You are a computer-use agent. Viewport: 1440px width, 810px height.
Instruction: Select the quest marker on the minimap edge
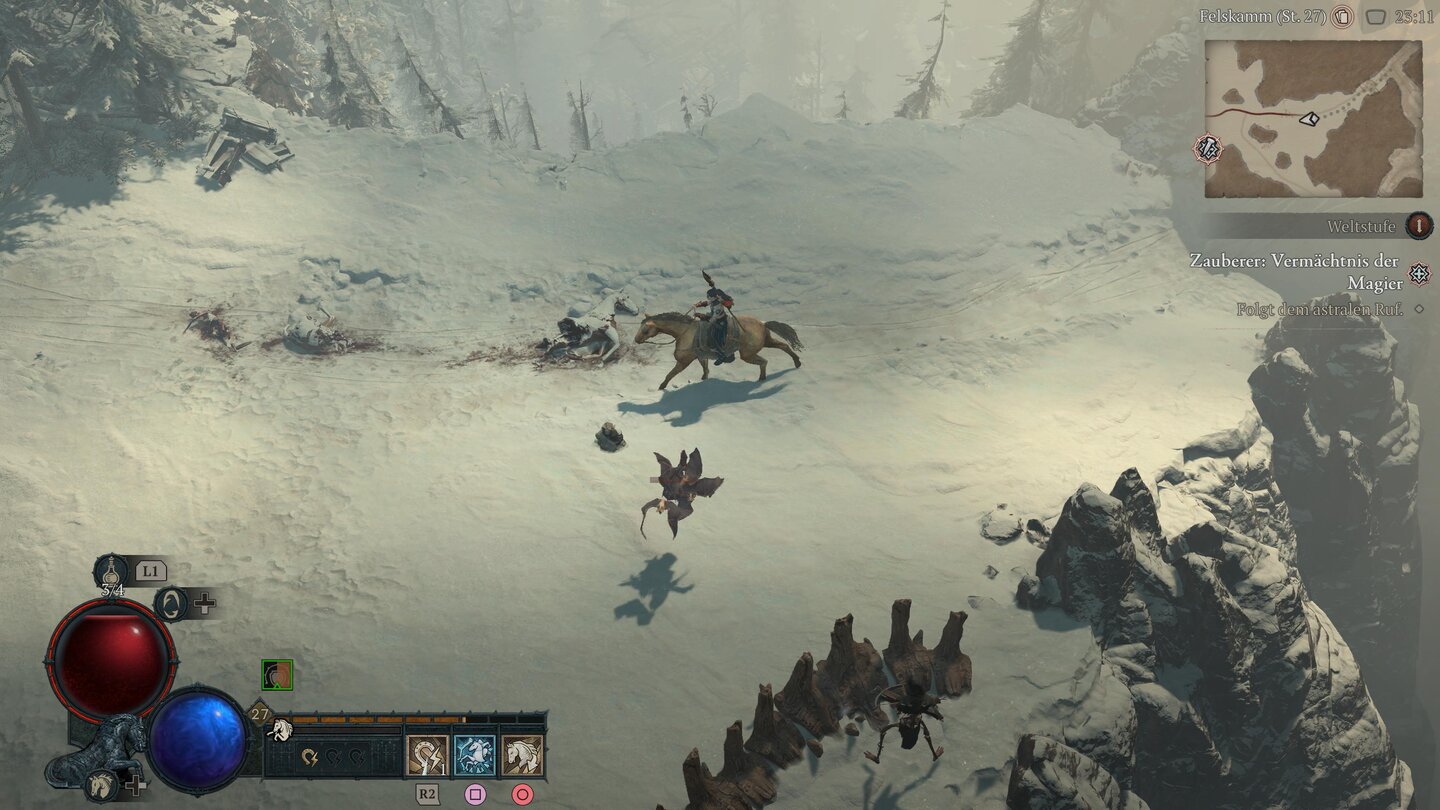[x=1208, y=149]
